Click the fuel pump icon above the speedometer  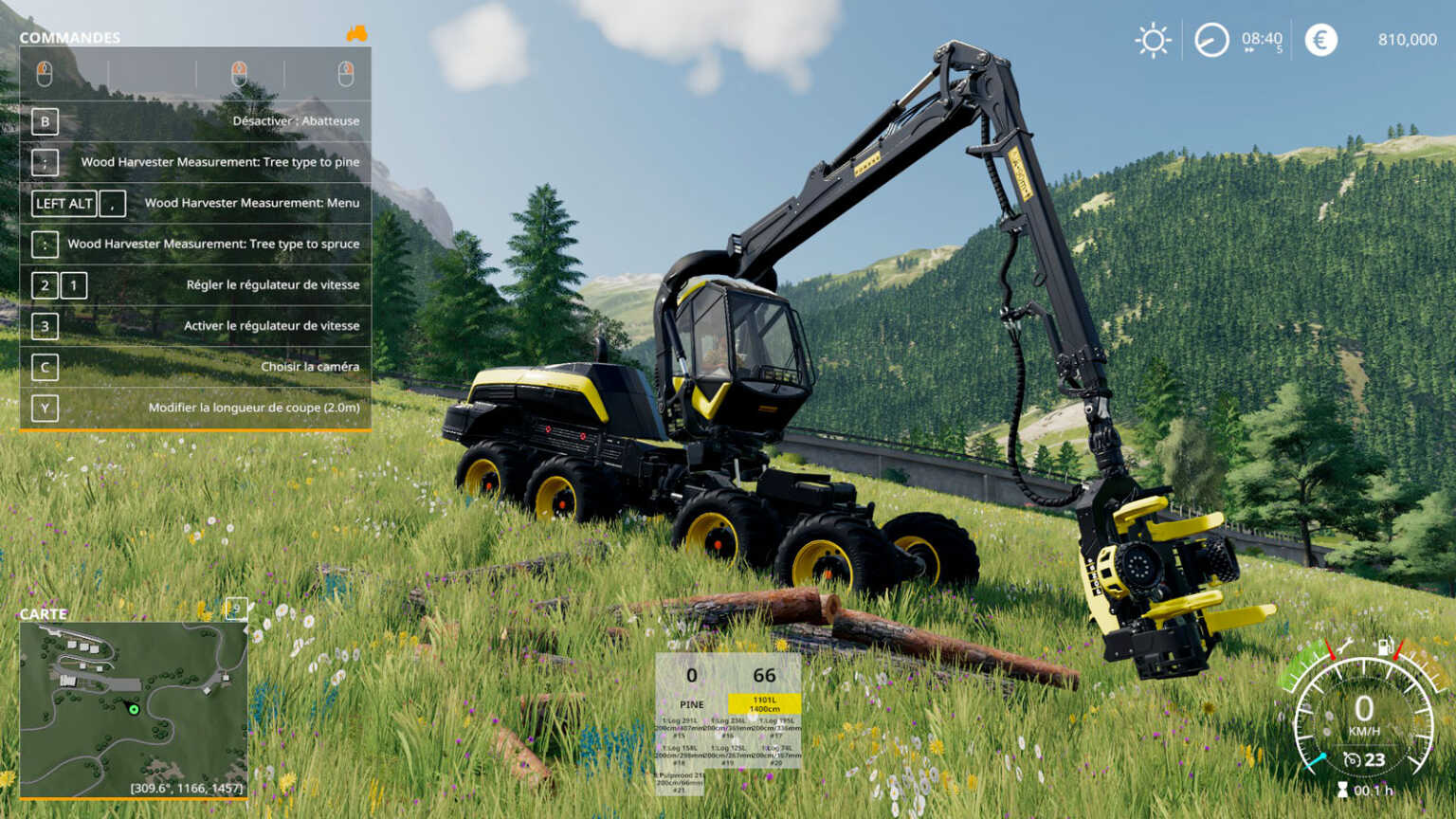coord(1384,646)
